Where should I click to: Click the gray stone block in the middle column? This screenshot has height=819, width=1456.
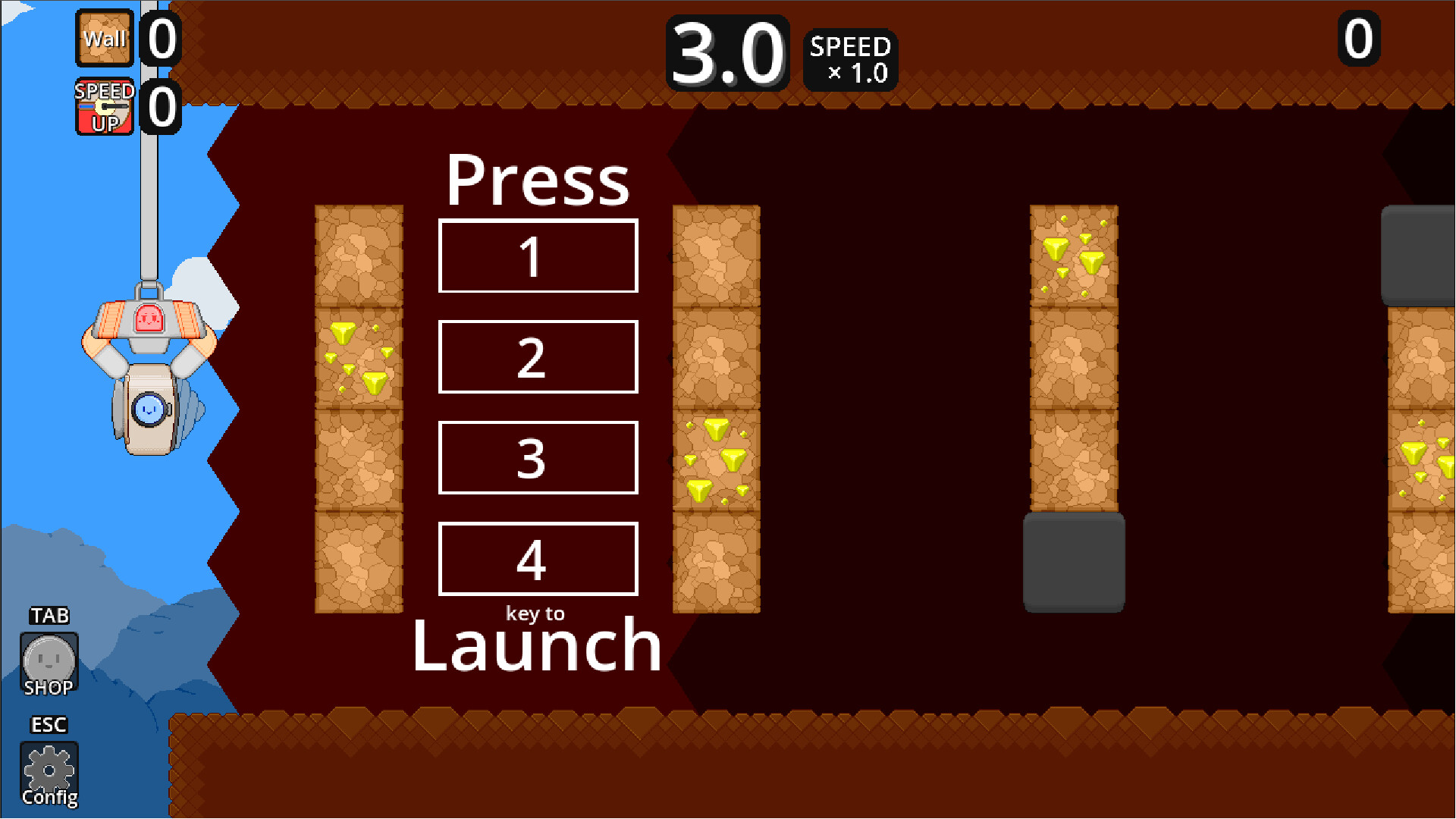coord(1073,561)
